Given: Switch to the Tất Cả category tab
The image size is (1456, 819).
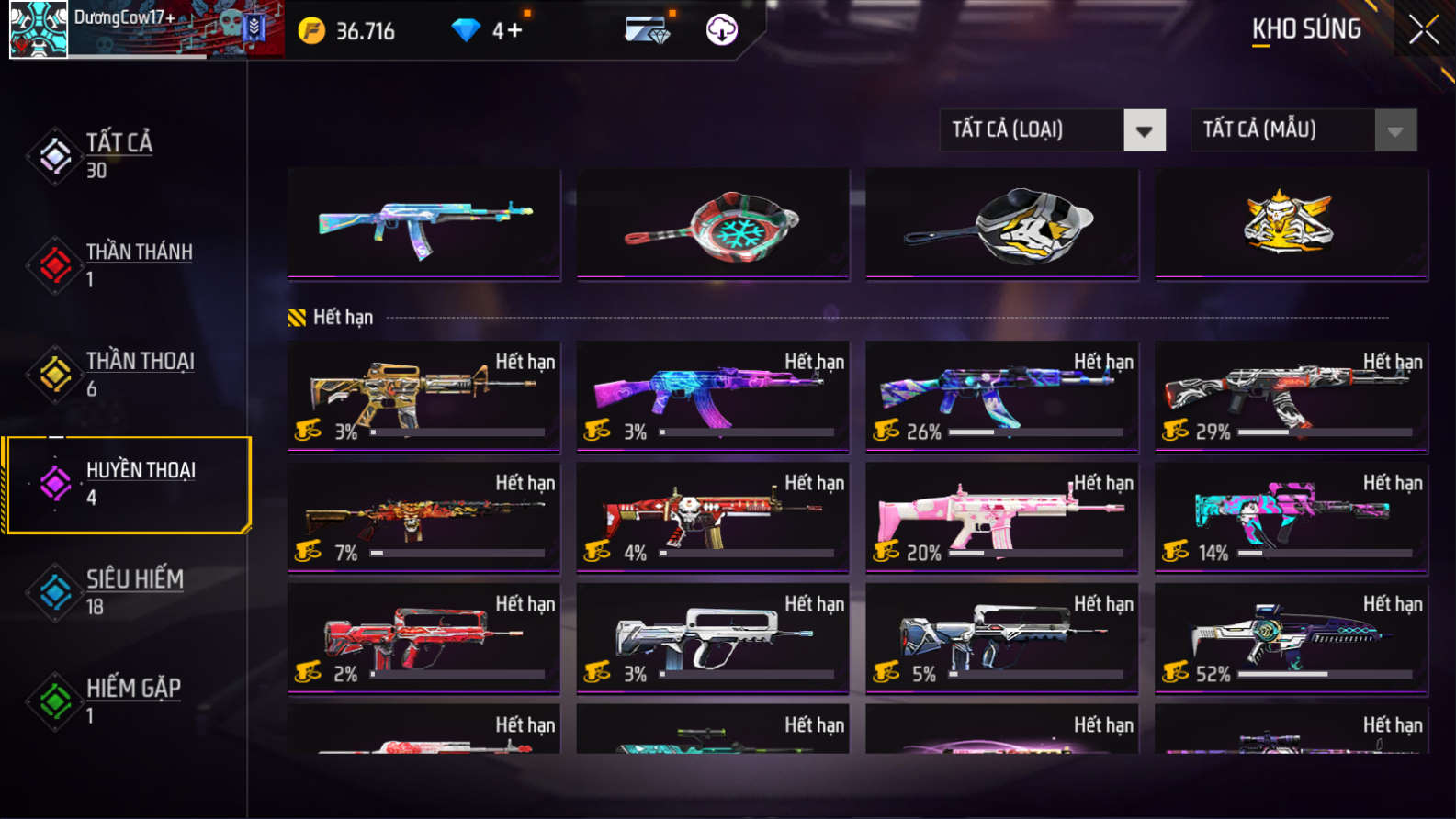Looking at the screenshot, I should pyautogui.click(x=119, y=155).
